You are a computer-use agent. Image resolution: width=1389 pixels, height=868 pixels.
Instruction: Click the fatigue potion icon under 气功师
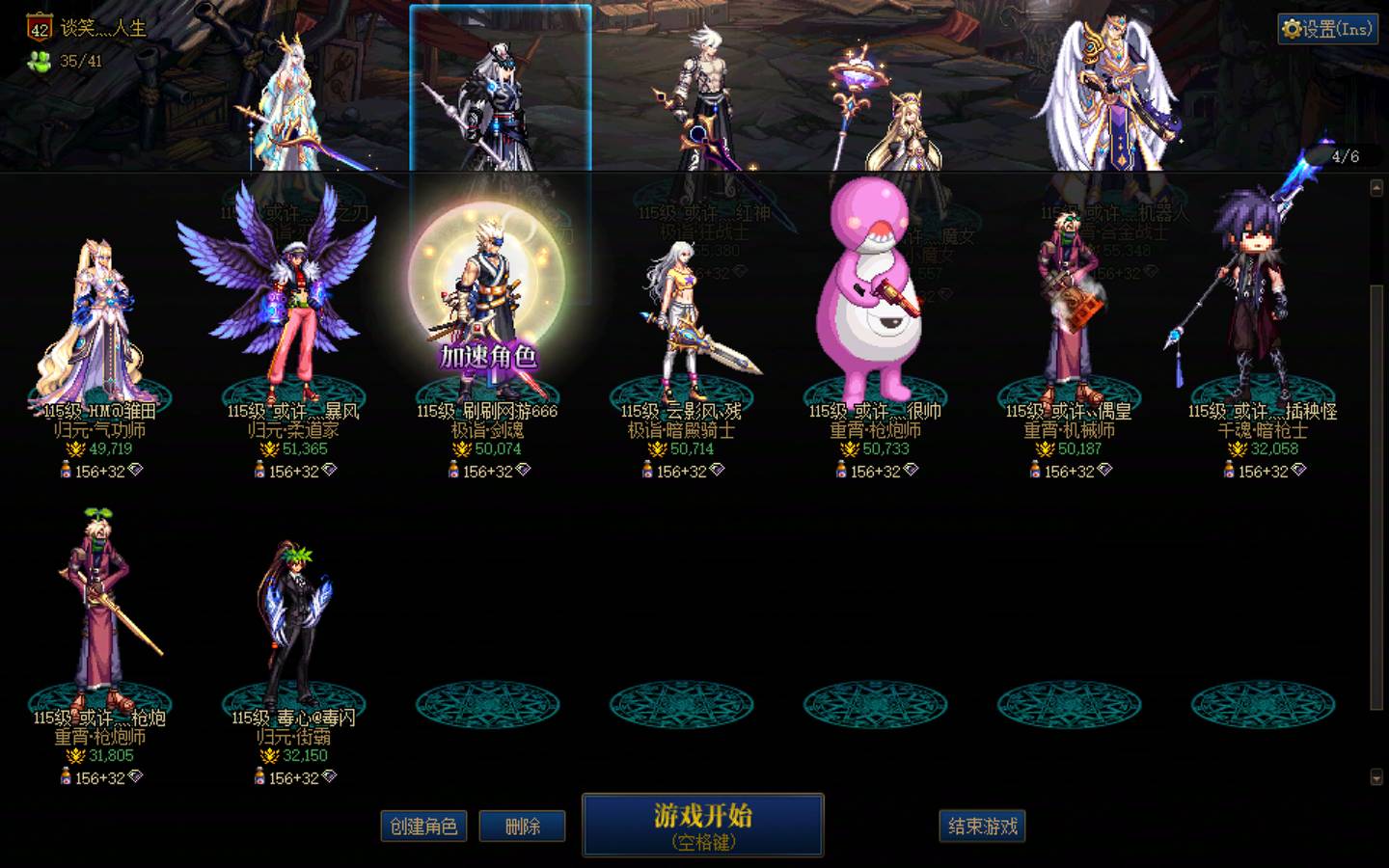click(64, 472)
